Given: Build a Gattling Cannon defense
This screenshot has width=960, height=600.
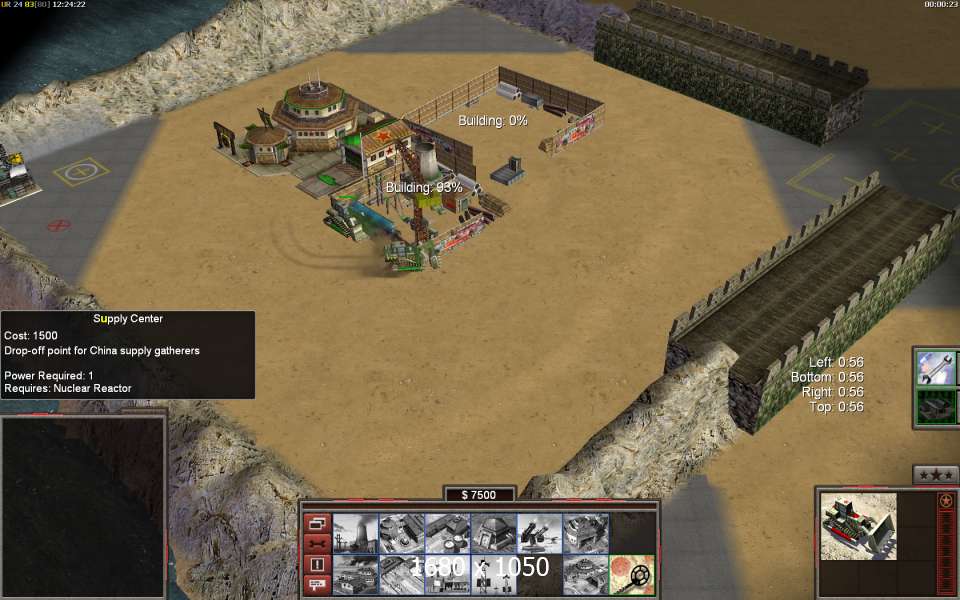Looking at the screenshot, I should 539,533.
